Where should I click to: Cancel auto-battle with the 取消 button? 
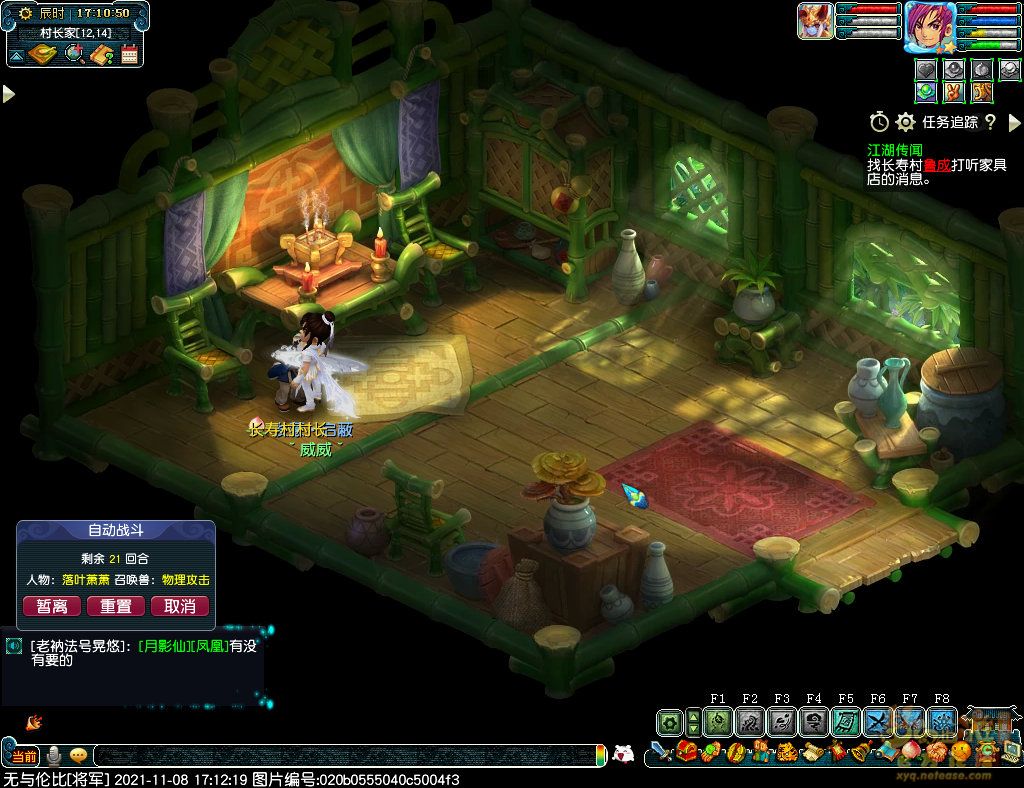pos(180,606)
